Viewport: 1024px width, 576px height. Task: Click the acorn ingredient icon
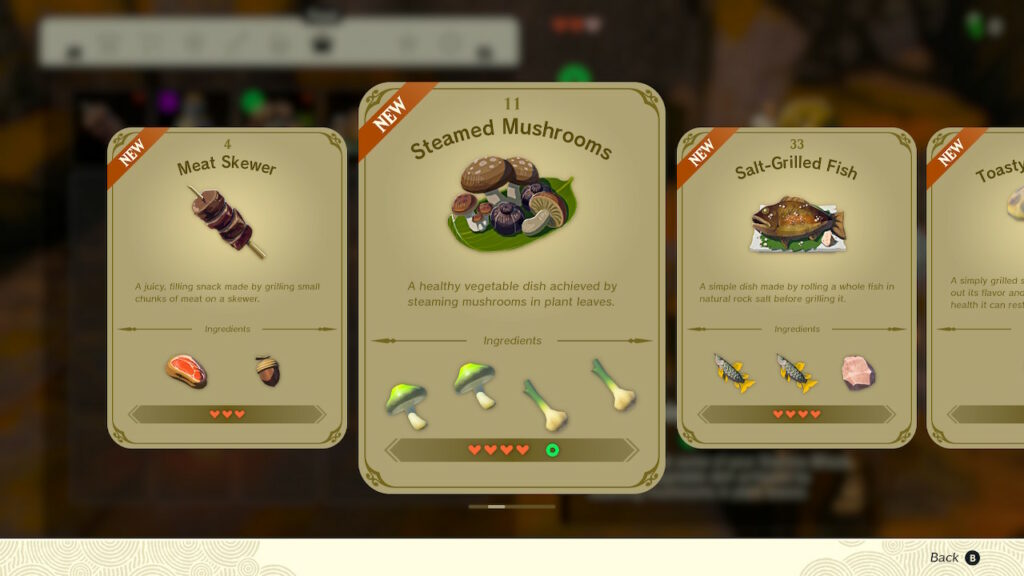pyautogui.click(x=267, y=371)
